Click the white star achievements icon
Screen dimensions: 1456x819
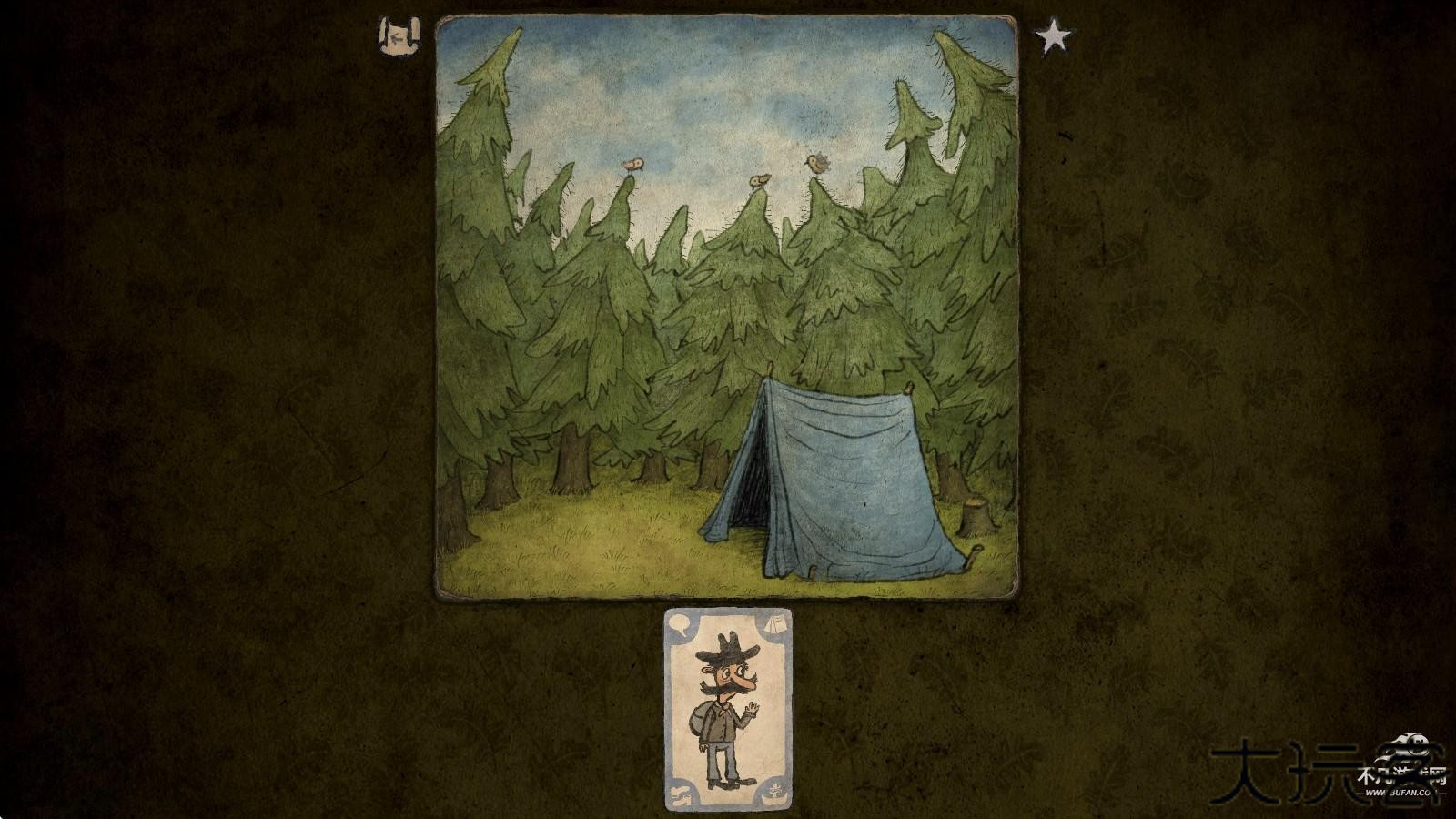(x=1053, y=37)
